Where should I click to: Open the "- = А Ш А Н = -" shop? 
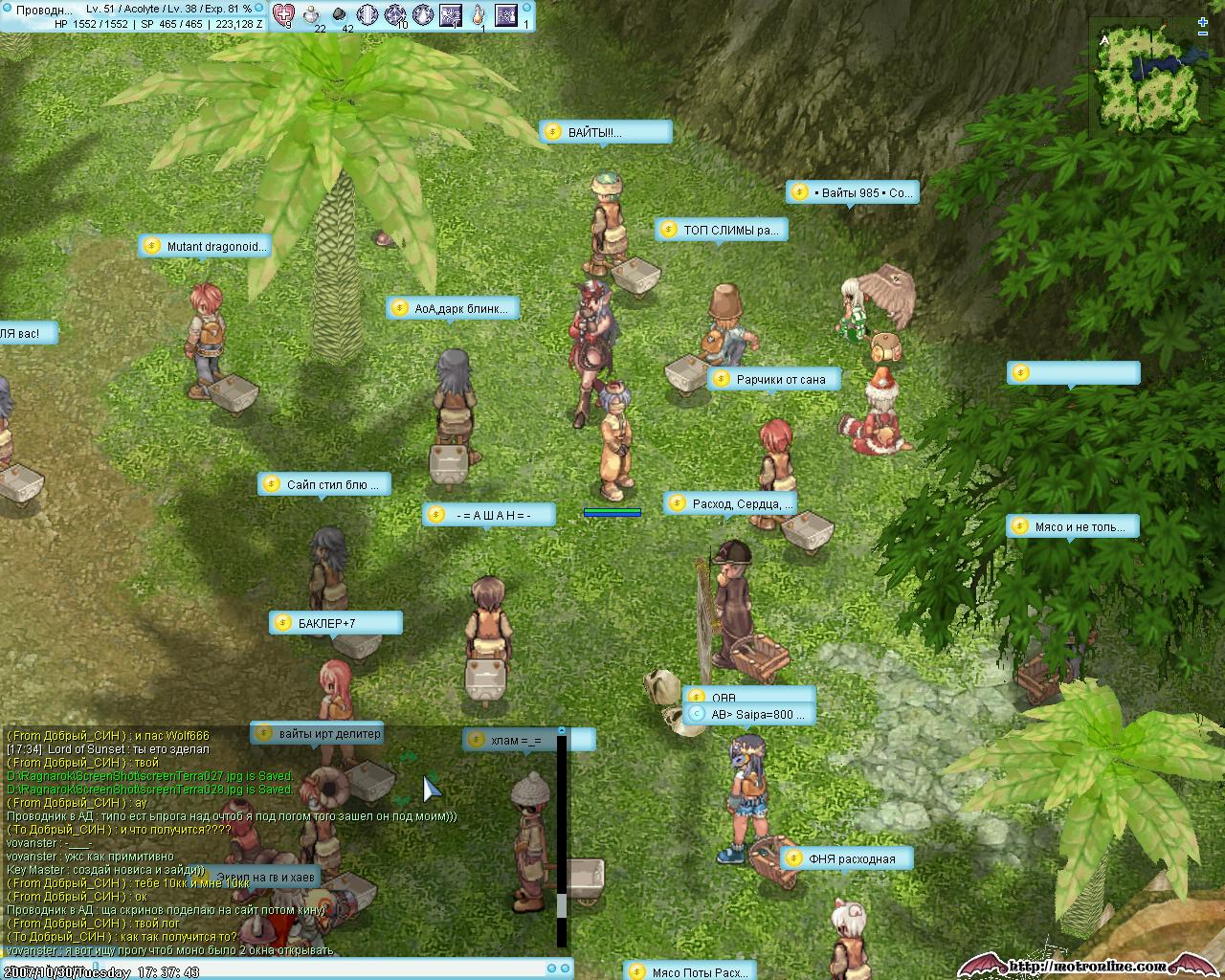[489, 515]
